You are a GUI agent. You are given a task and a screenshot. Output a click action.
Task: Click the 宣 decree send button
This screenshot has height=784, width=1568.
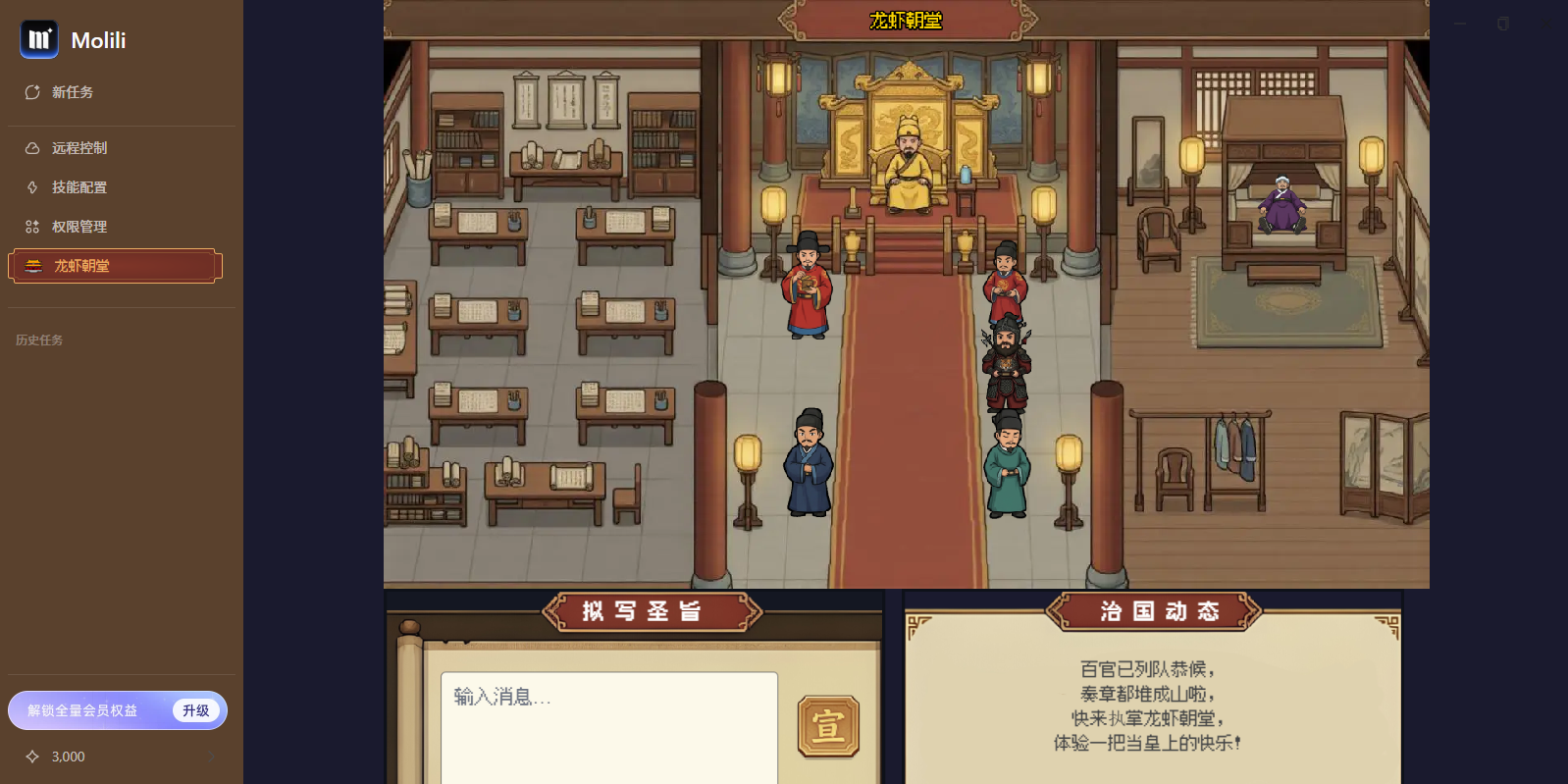click(828, 727)
